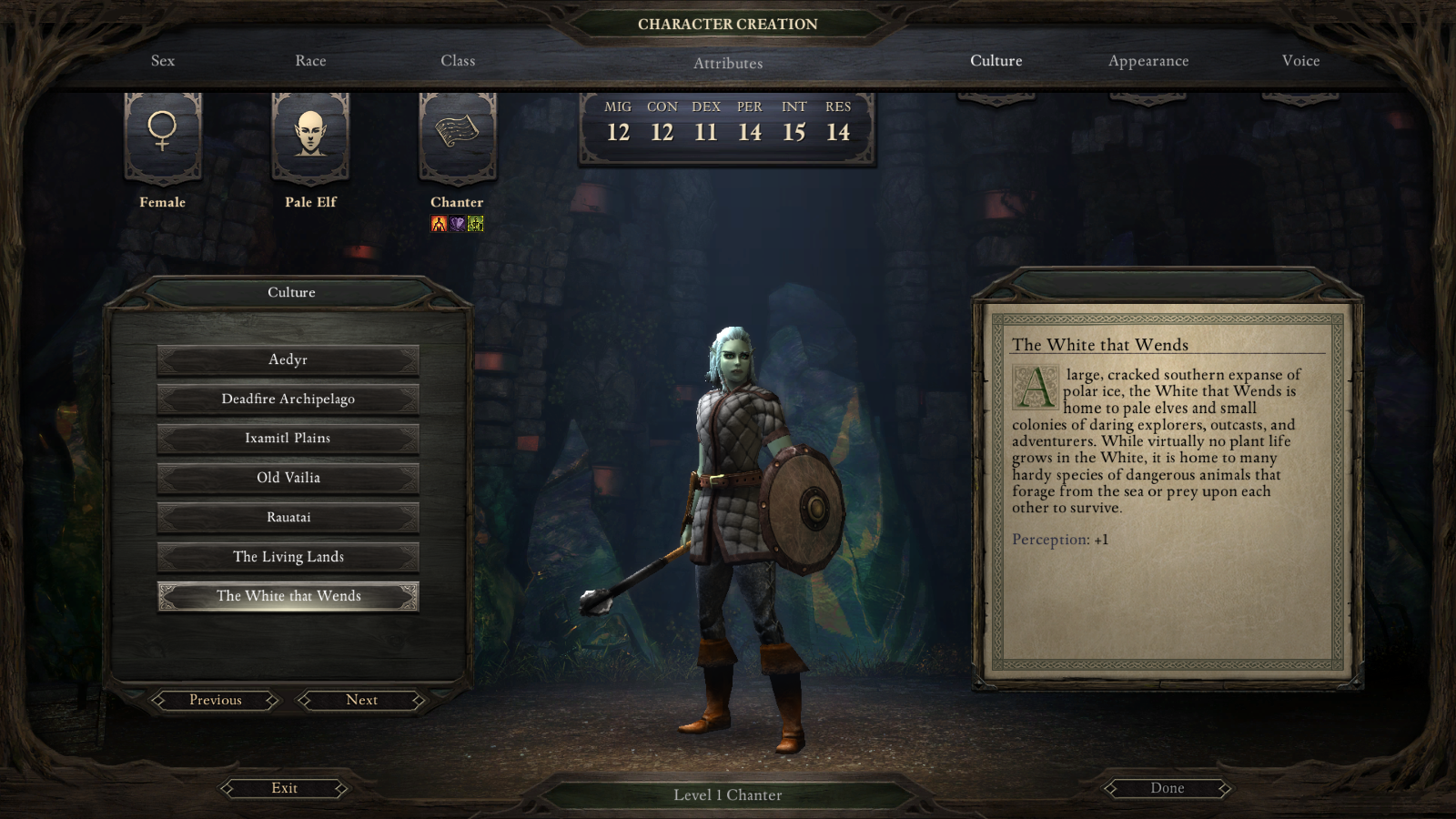
Task: Click The White that Wends entry
Action: click(288, 596)
